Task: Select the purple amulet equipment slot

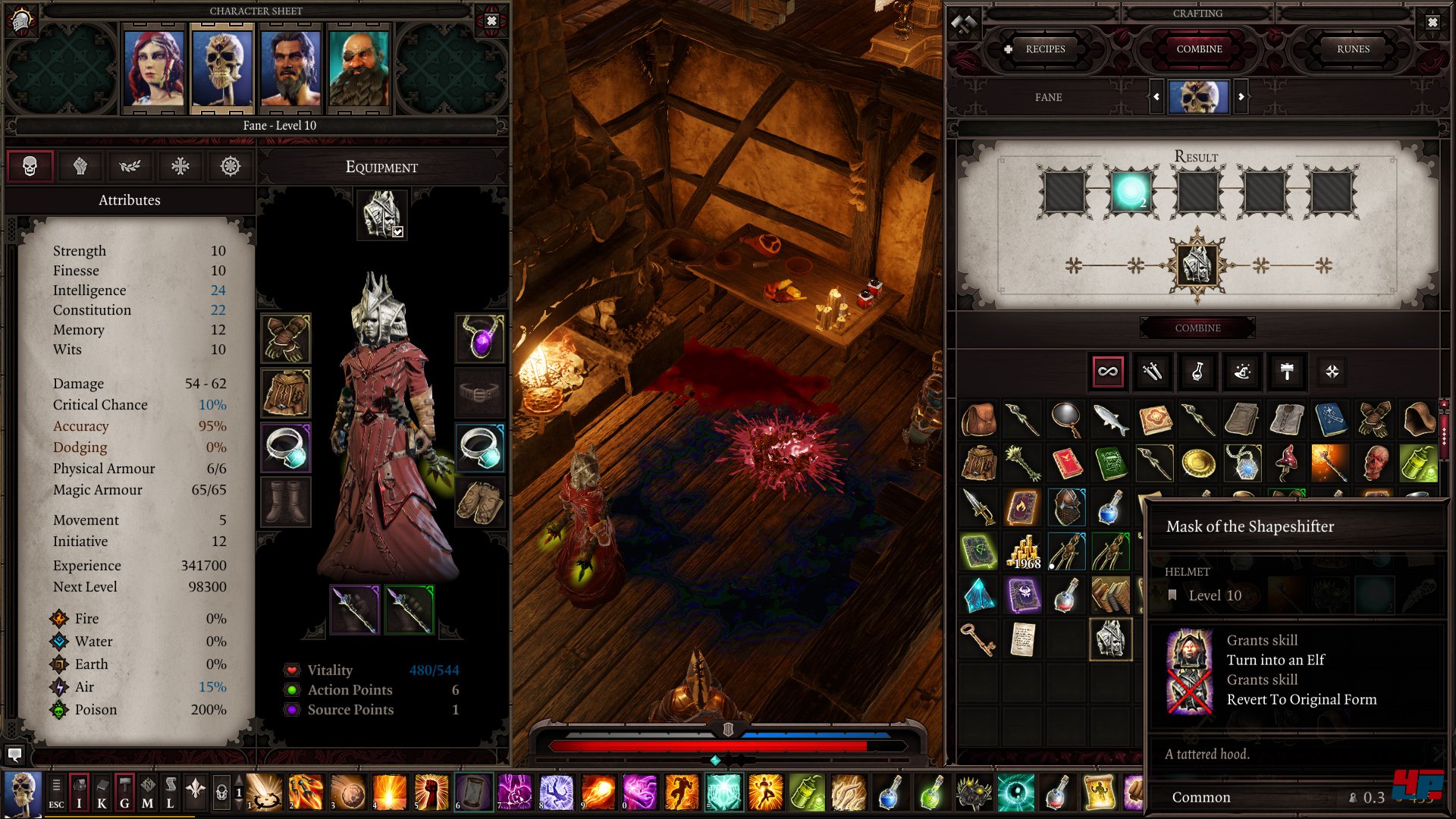Action: [481, 337]
